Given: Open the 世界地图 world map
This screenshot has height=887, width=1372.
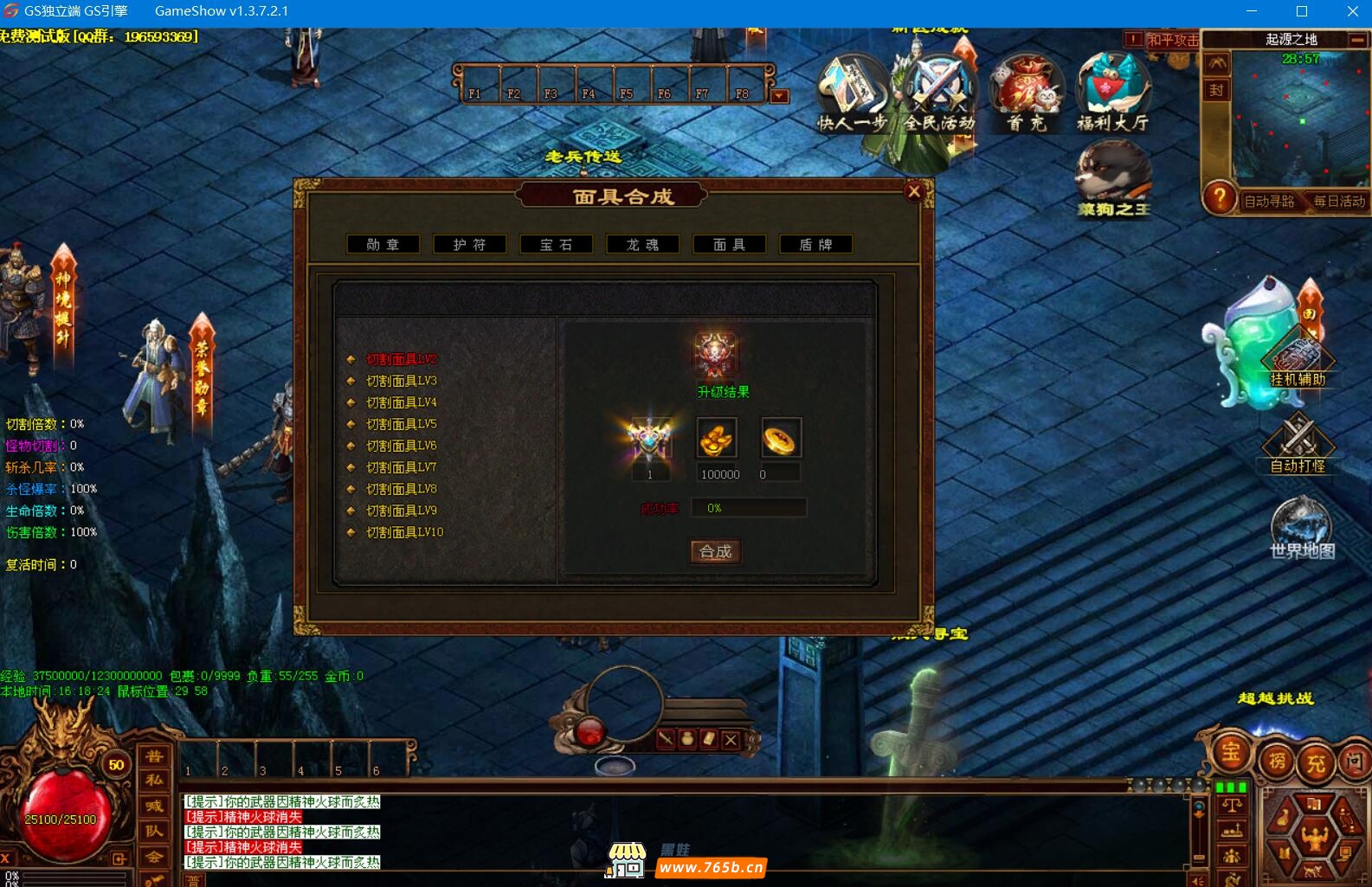Looking at the screenshot, I should click(1301, 528).
